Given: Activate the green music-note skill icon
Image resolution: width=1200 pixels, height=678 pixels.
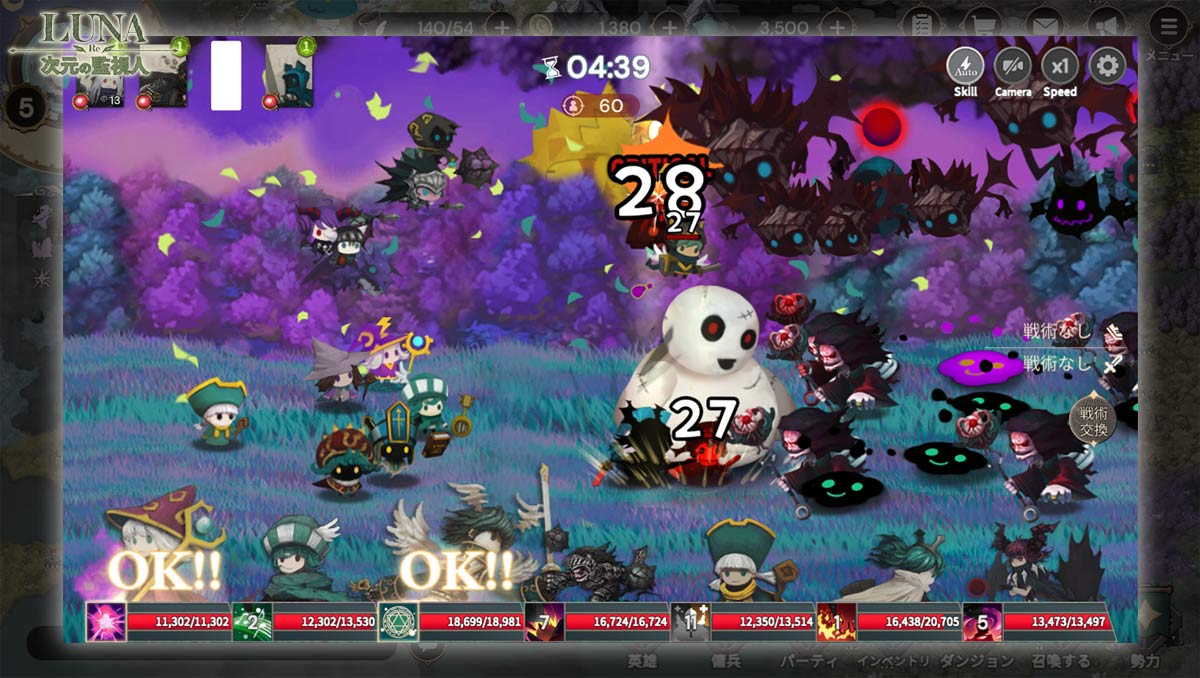Looking at the screenshot, I should (252, 621).
